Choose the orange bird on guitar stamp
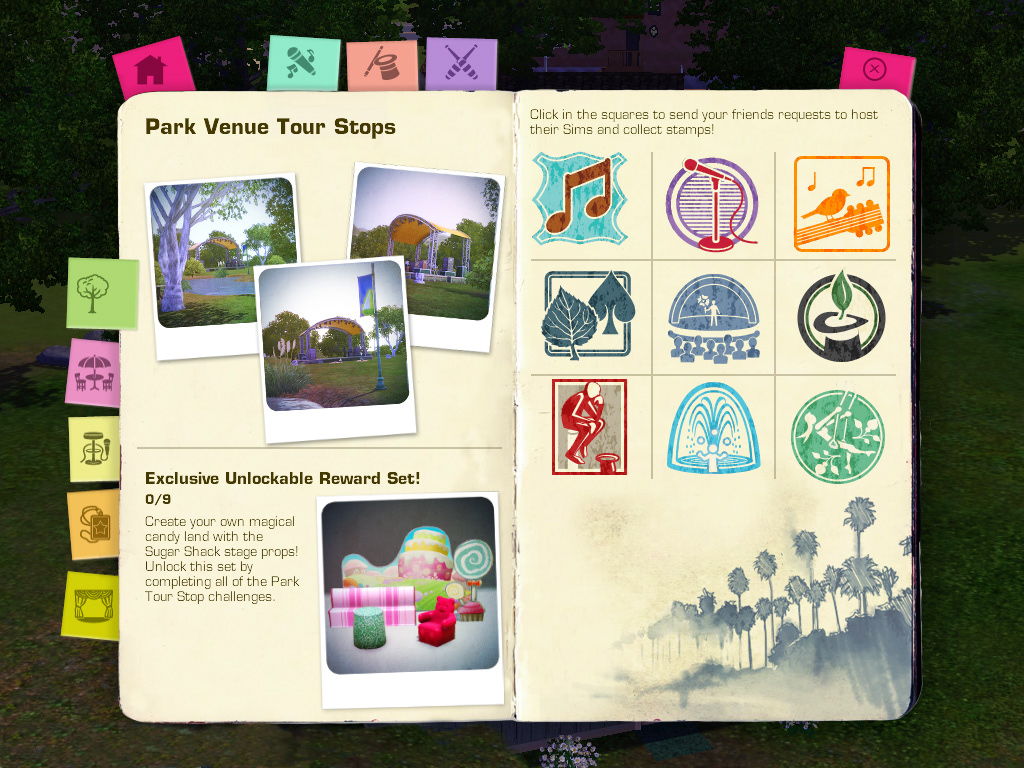Image resolution: width=1024 pixels, height=768 pixels. 841,203
